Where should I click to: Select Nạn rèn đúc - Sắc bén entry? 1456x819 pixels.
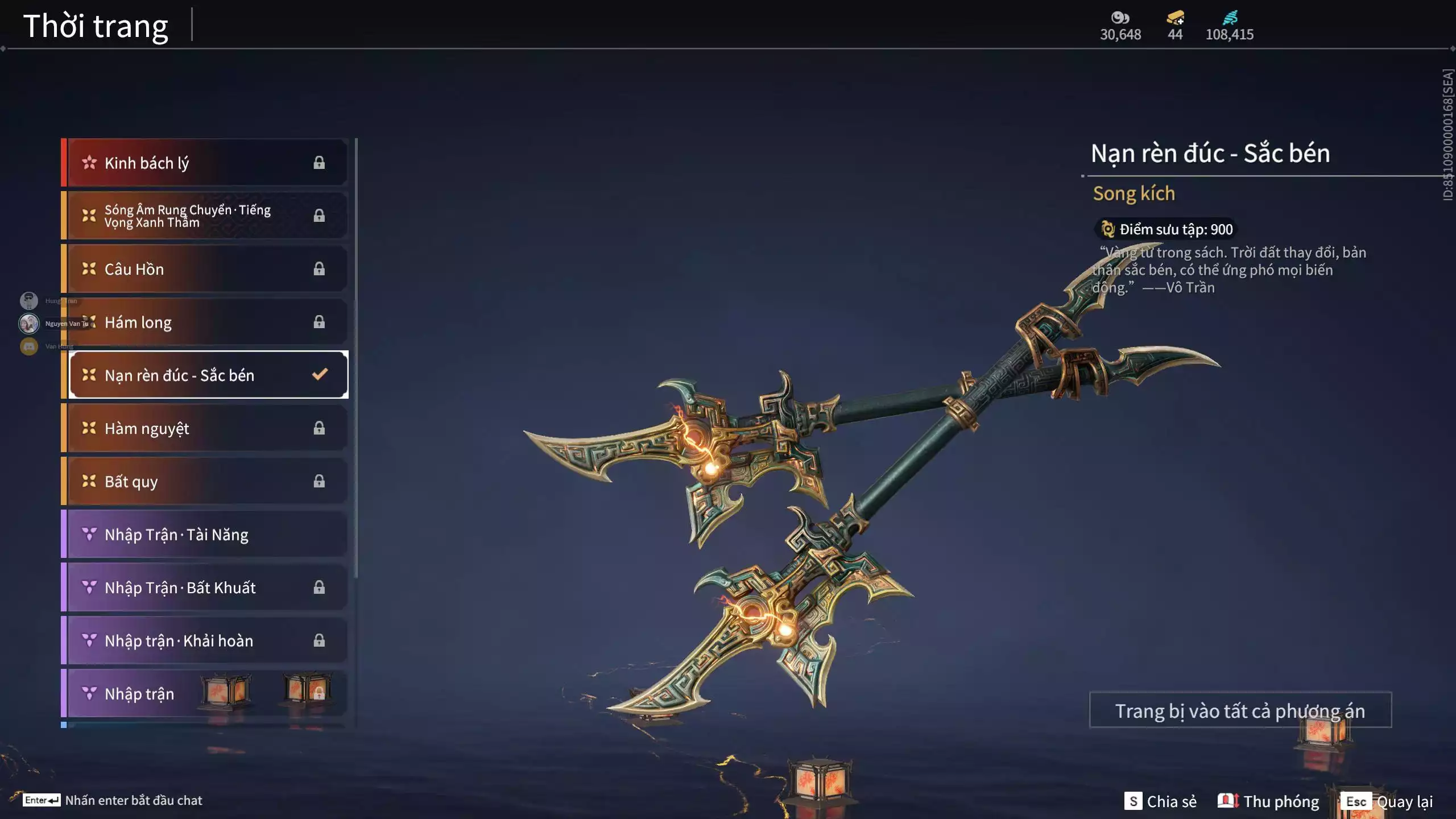click(x=208, y=375)
